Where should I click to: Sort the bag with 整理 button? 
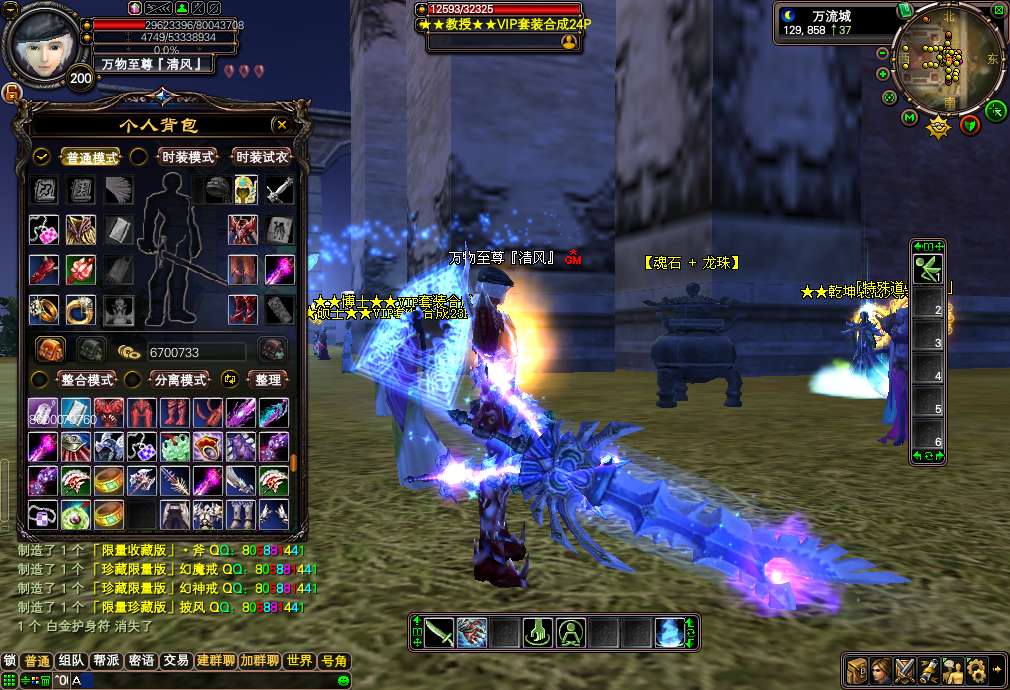tap(267, 380)
